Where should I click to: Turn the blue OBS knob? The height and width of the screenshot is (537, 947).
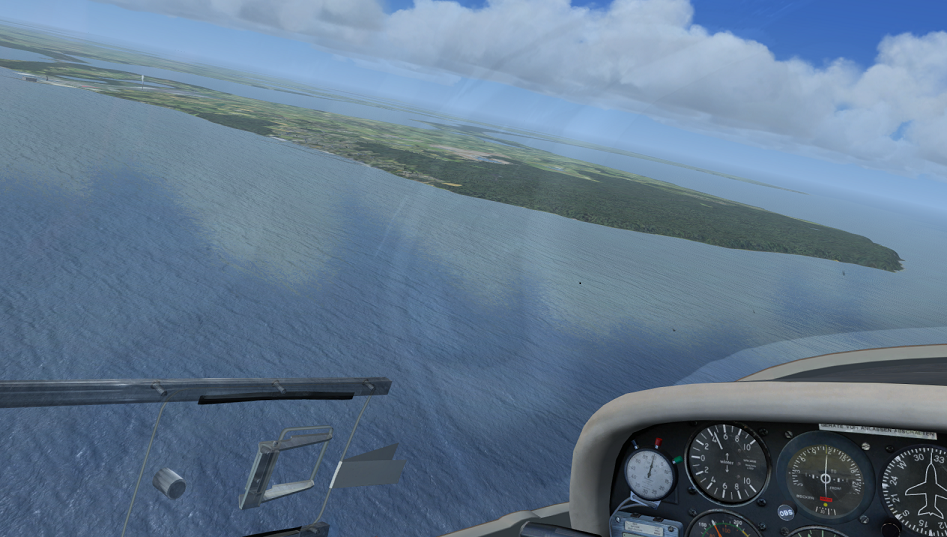point(786,512)
